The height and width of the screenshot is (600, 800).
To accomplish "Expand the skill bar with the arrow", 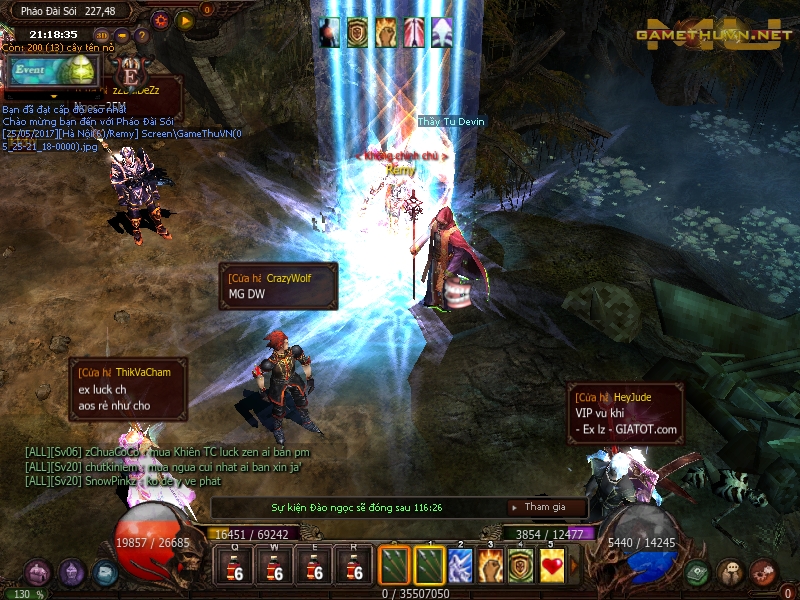I will [574, 566].
